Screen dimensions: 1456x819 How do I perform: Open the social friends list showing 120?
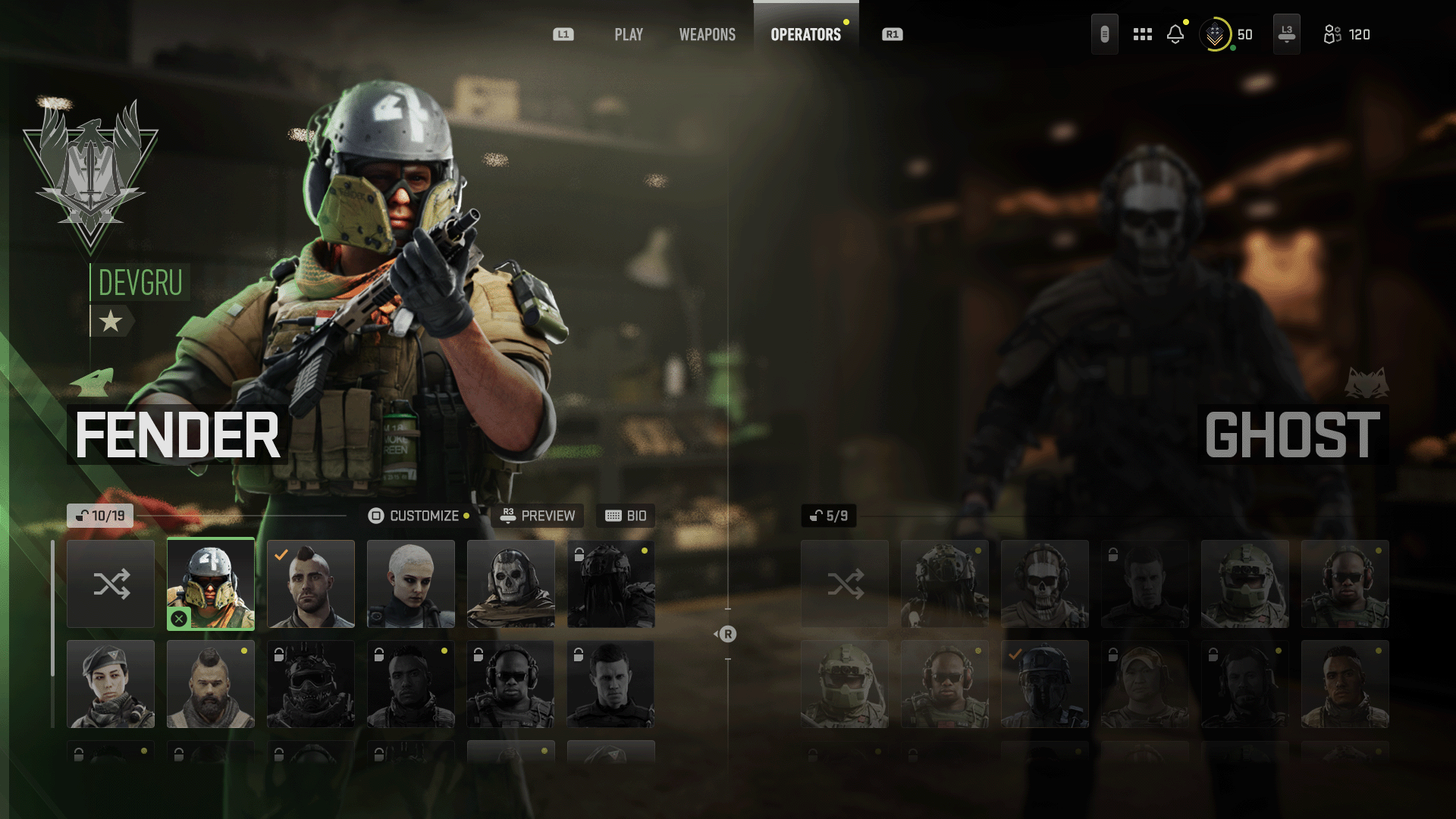[x=1347, y=35]
